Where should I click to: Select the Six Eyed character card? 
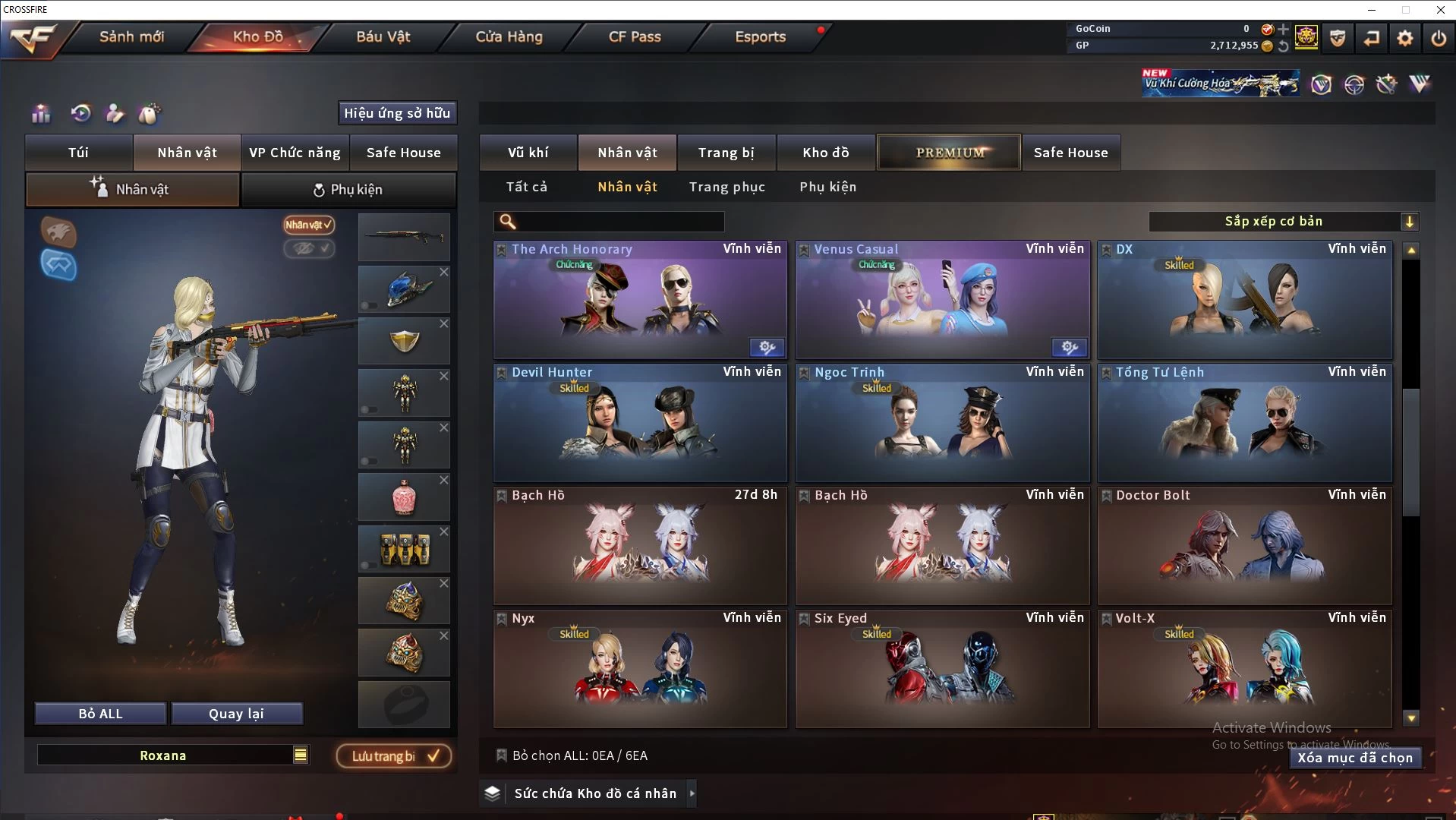941,669
